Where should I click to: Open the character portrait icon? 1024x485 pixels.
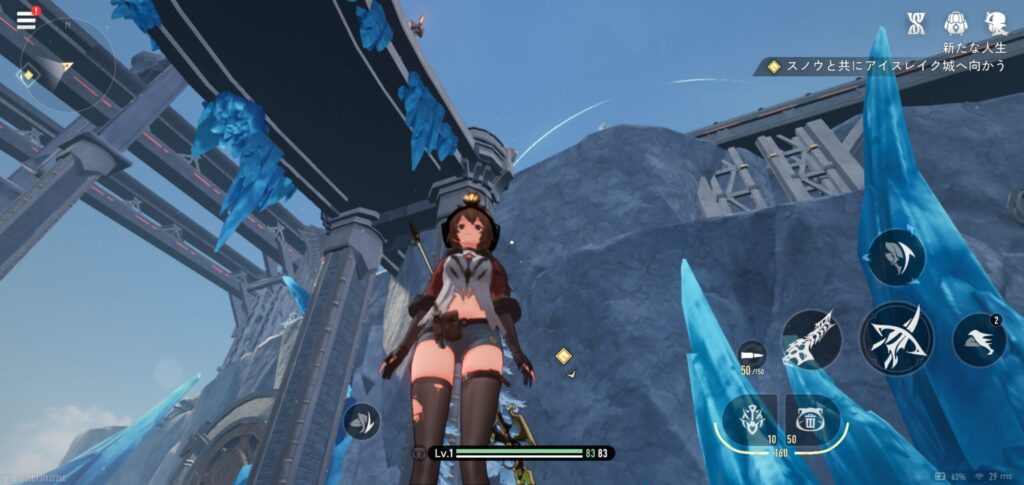pyautogui.click(x=994, y=23)
